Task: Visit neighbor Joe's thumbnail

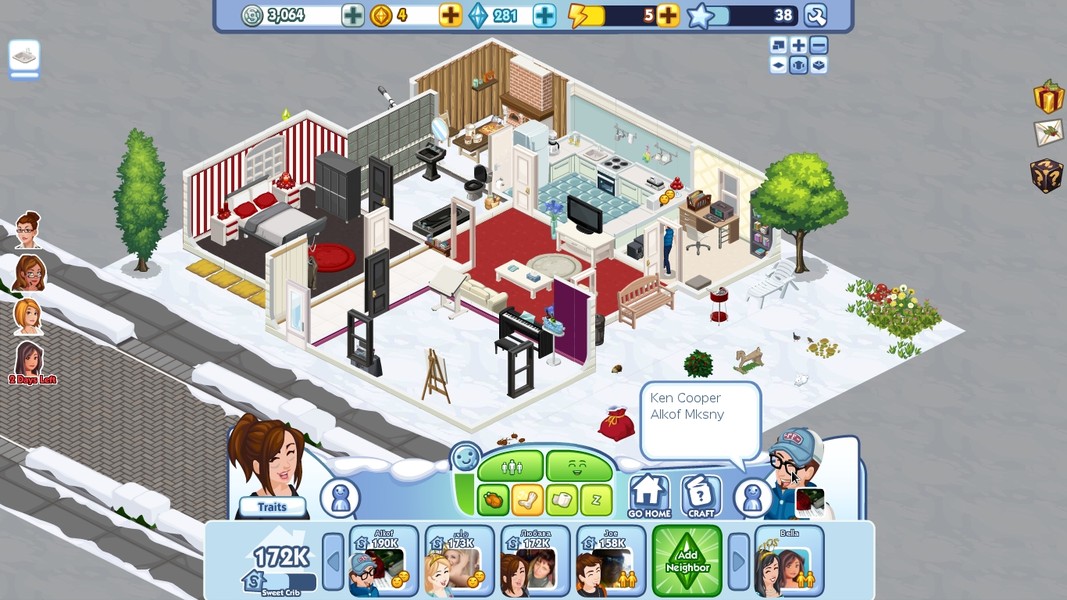Action: [609, 562]
